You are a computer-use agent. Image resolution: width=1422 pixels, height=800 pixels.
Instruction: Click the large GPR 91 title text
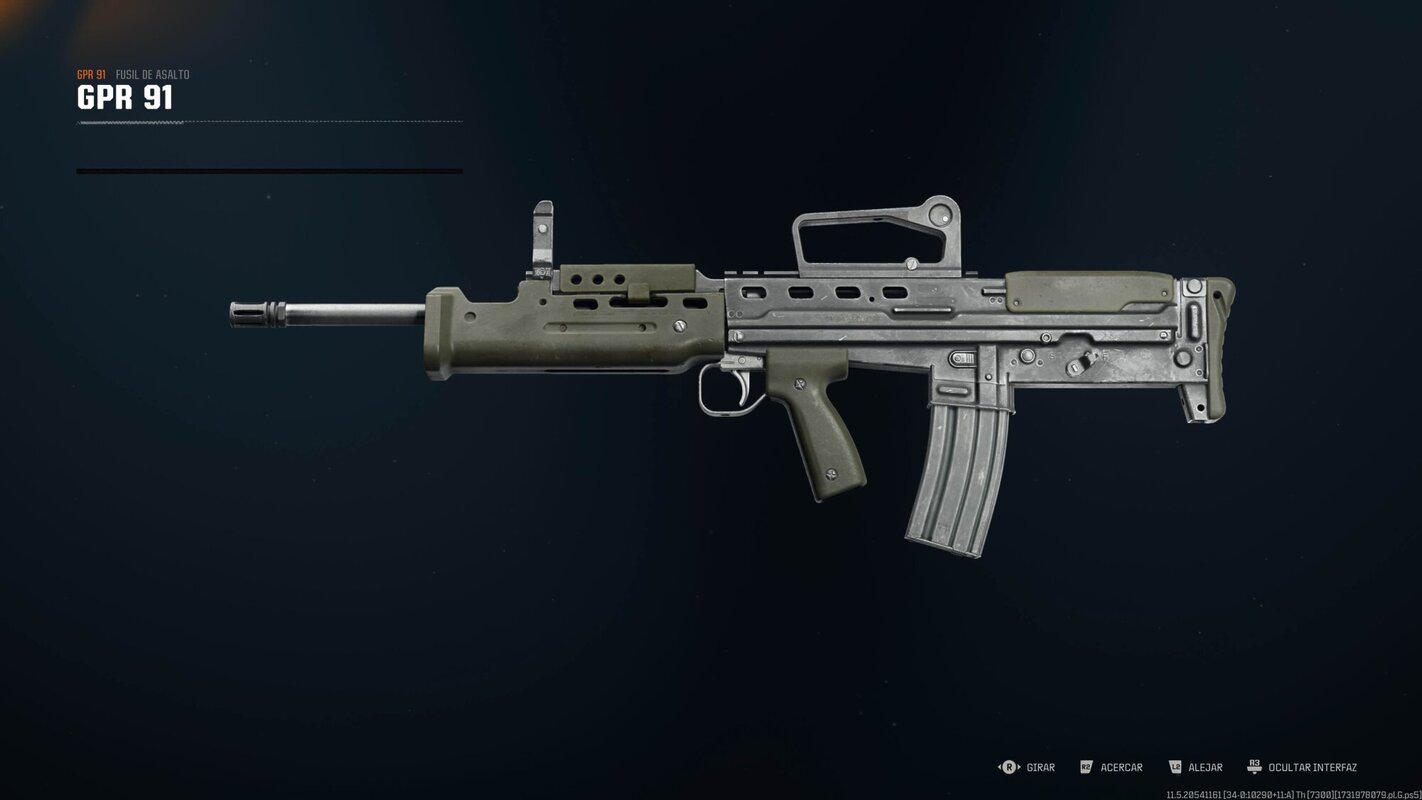(x=123, y=98)
